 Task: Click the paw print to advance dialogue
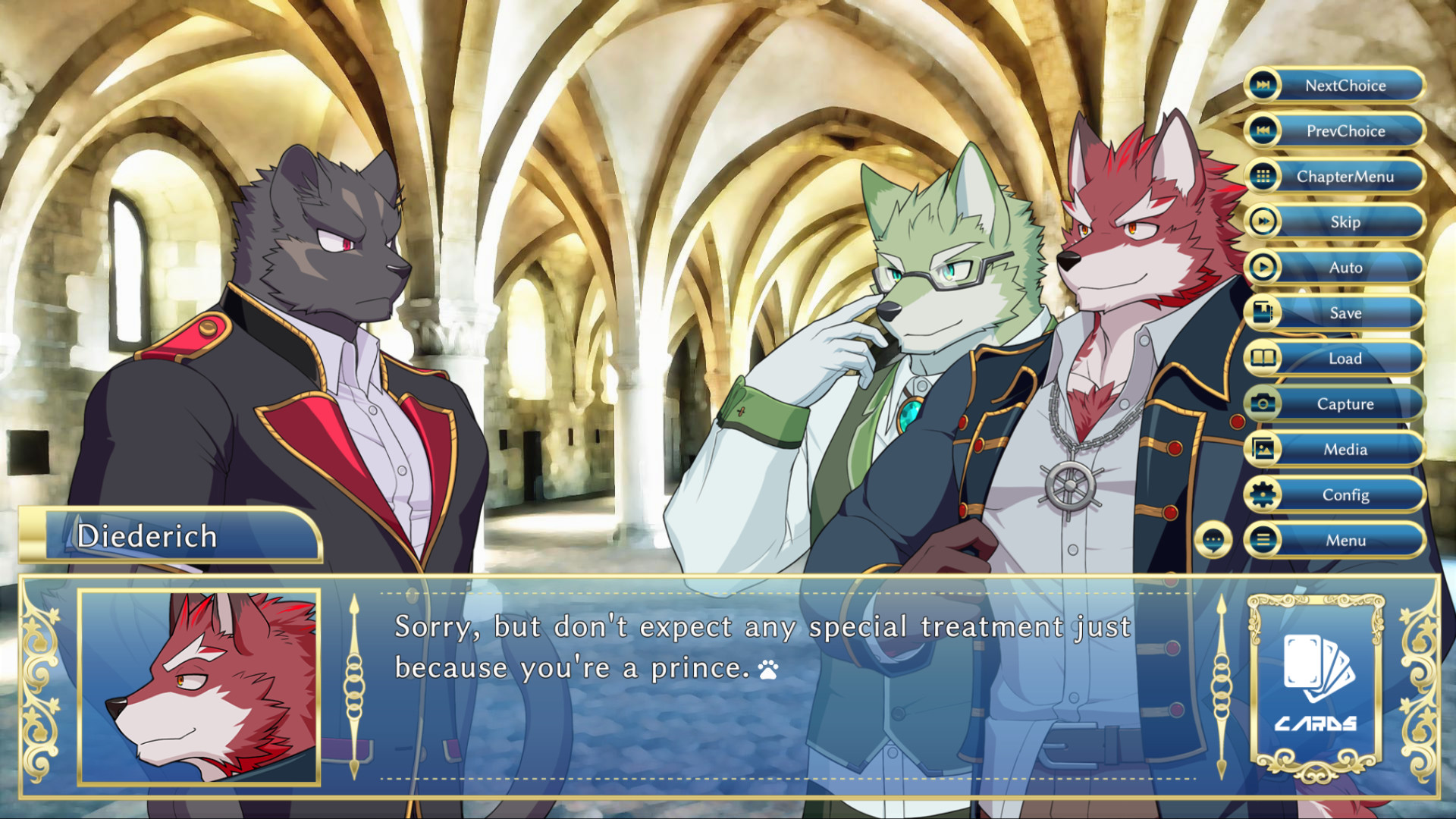tap(768, 670)
